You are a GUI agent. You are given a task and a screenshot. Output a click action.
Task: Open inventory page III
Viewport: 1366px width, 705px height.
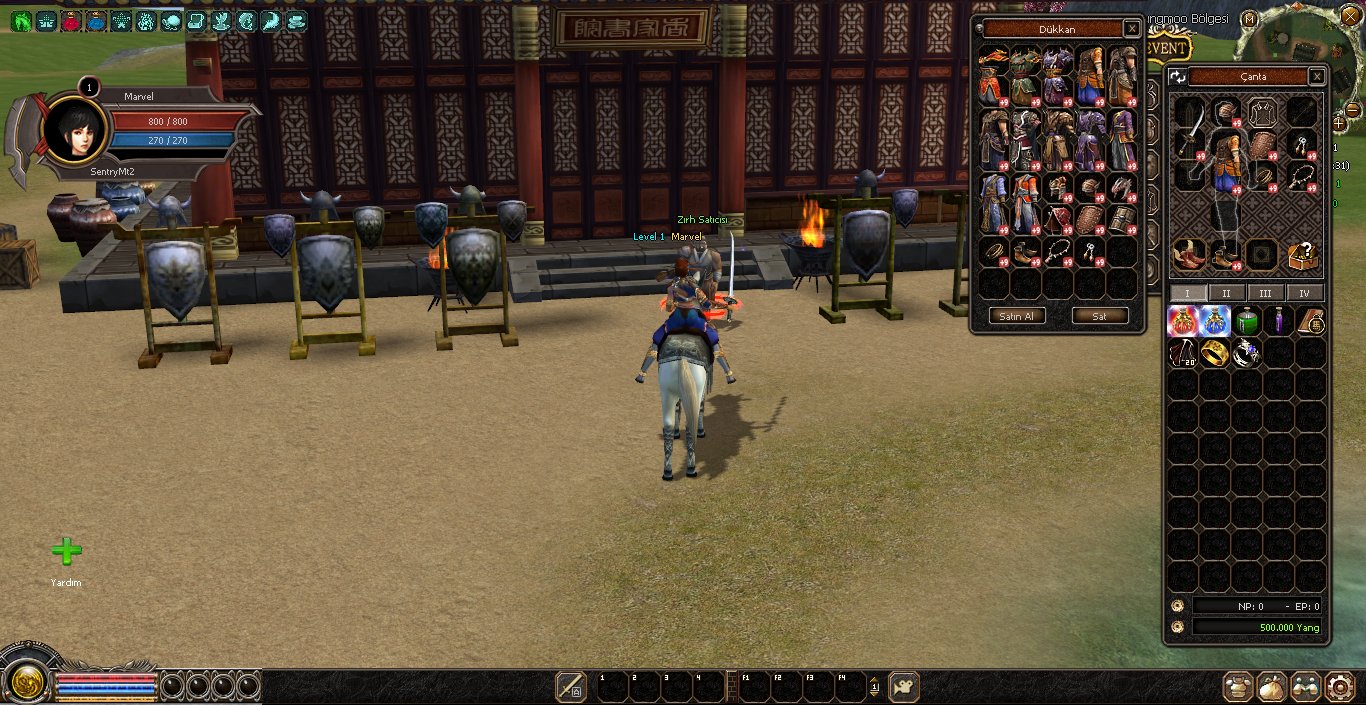1265,293
